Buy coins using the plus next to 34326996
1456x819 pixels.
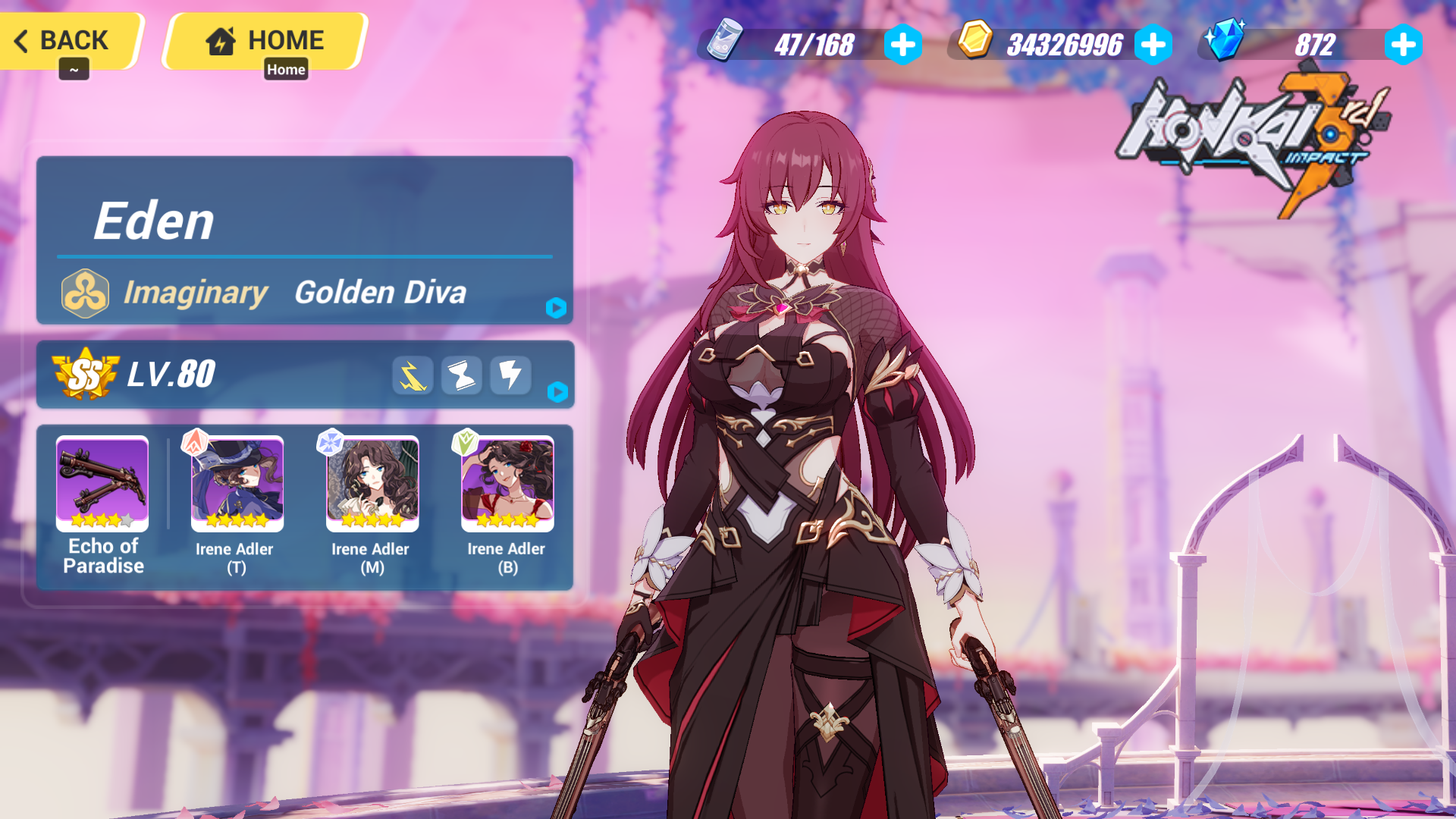[x=1154, y=45]
